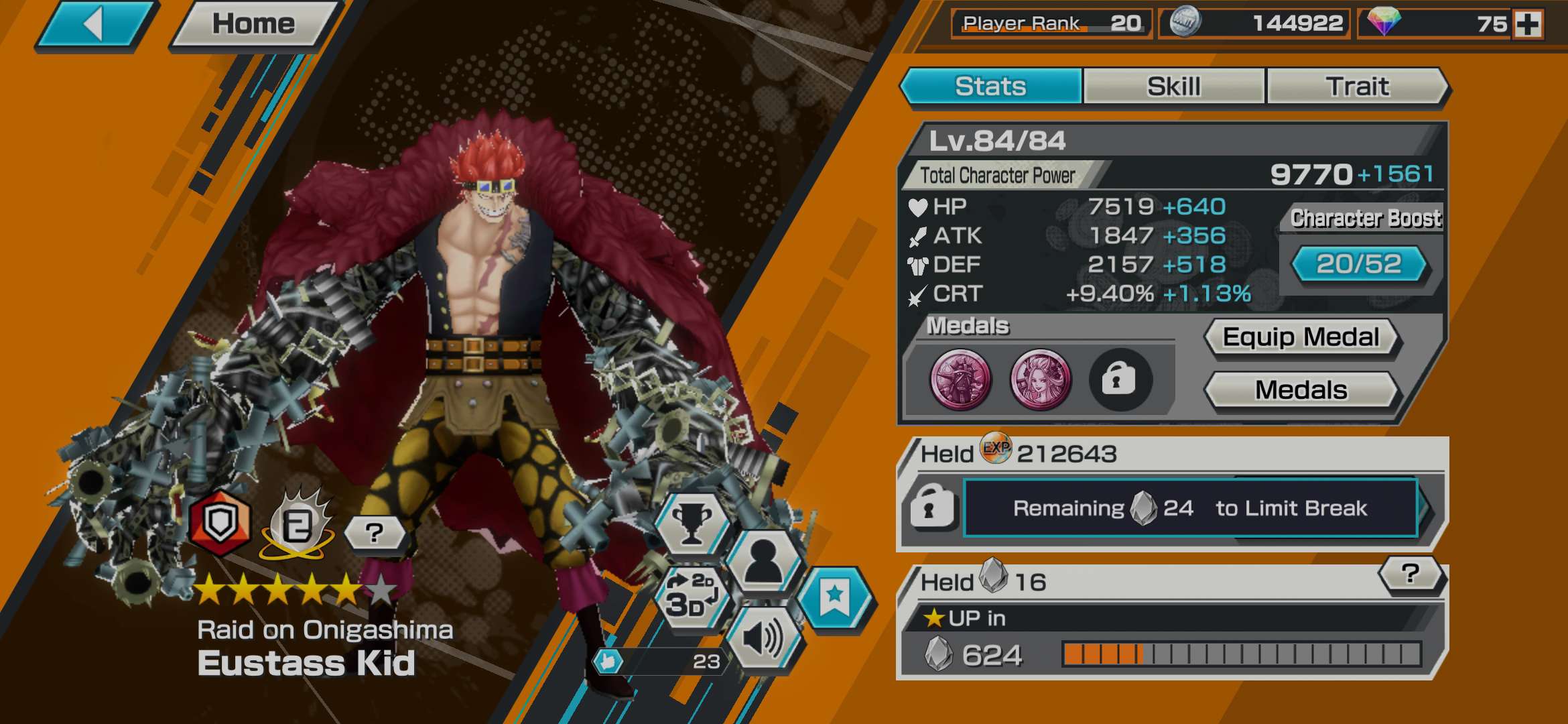Click the trophy hexagon icon
Image resolution: width=1568 pixels, height=724 pixels.
tap(692, 524)
